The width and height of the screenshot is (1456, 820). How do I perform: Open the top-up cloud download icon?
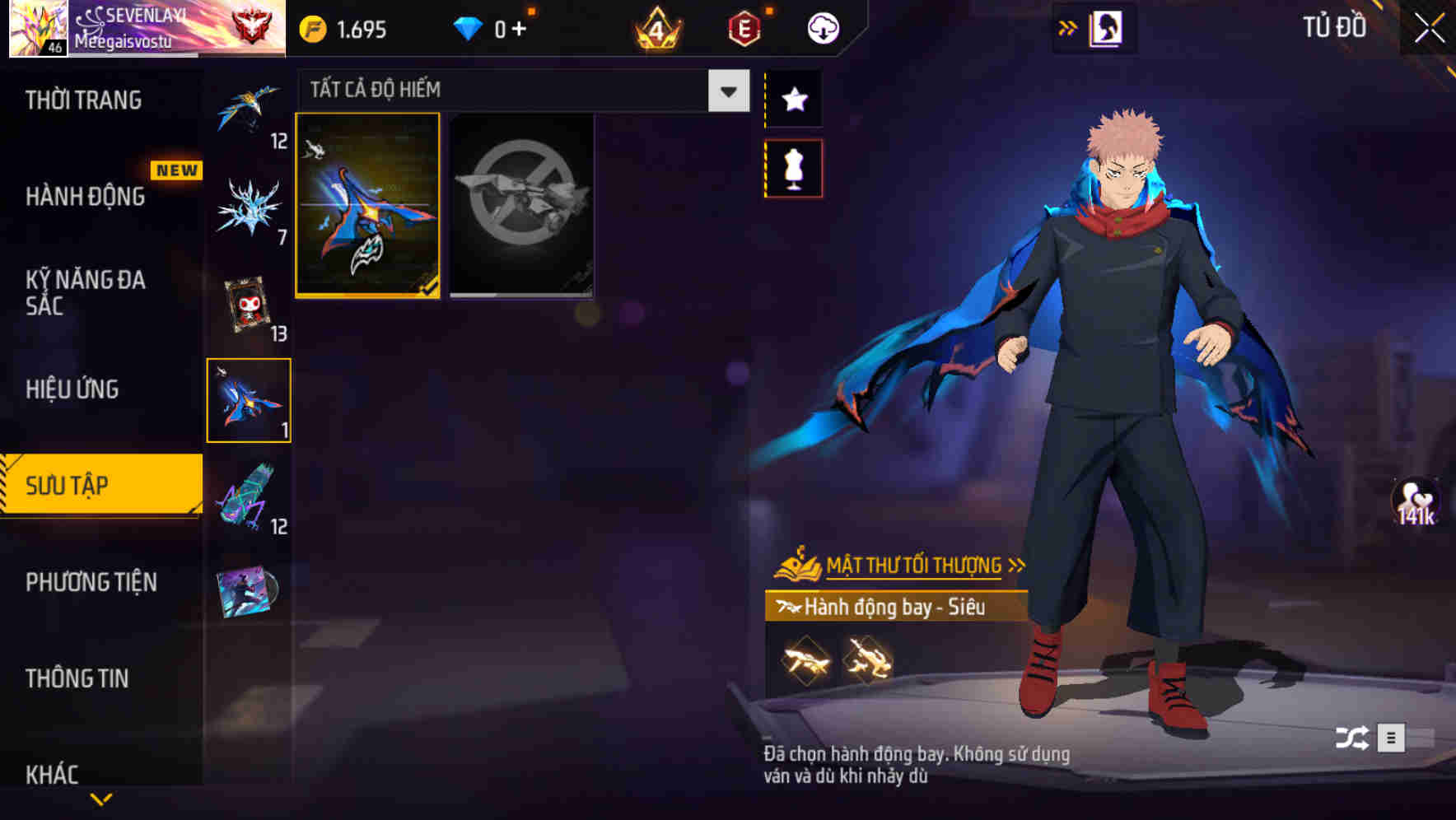click(823, 27)
